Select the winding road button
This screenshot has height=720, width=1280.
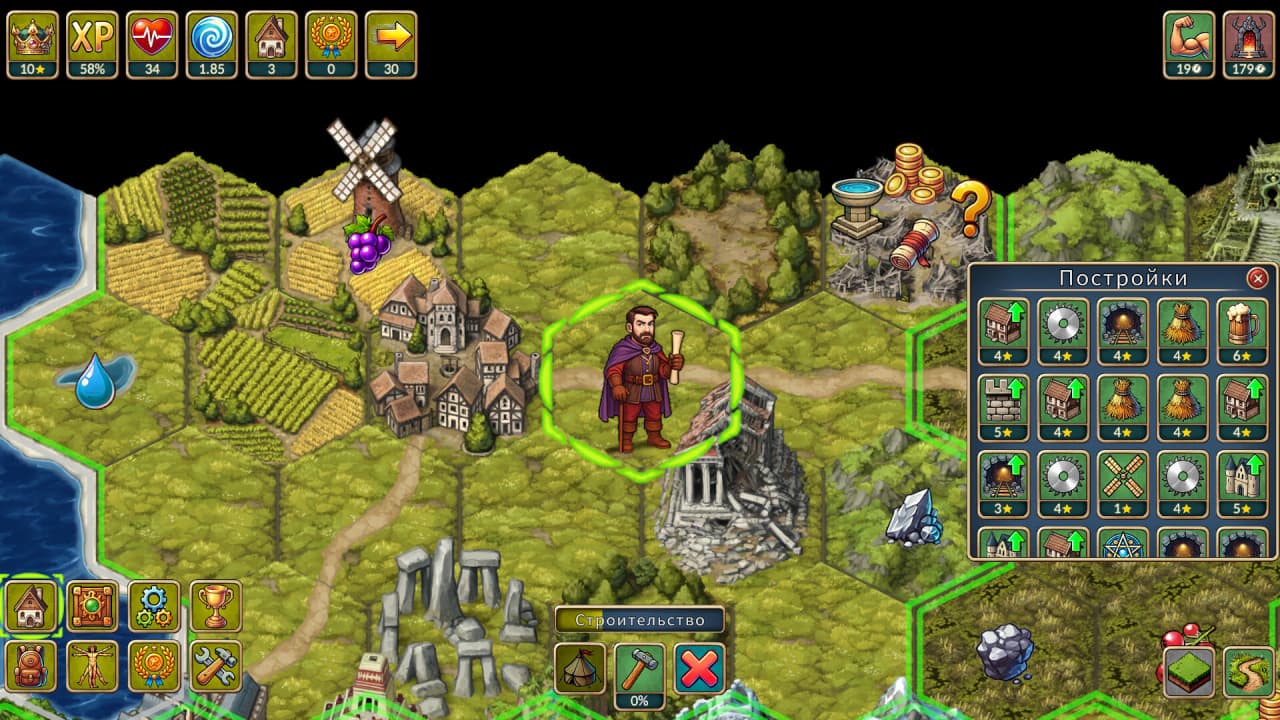click(x=1249, y=672)
